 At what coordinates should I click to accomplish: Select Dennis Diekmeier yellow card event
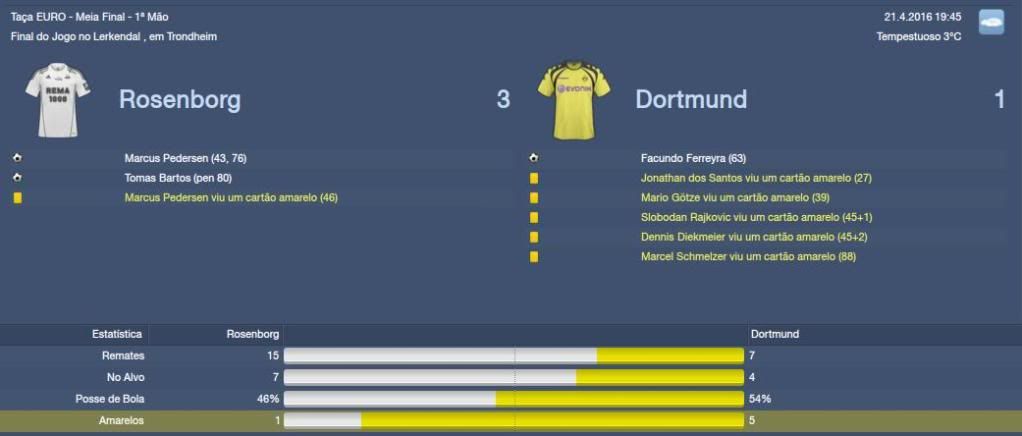(x=744, y=237)
